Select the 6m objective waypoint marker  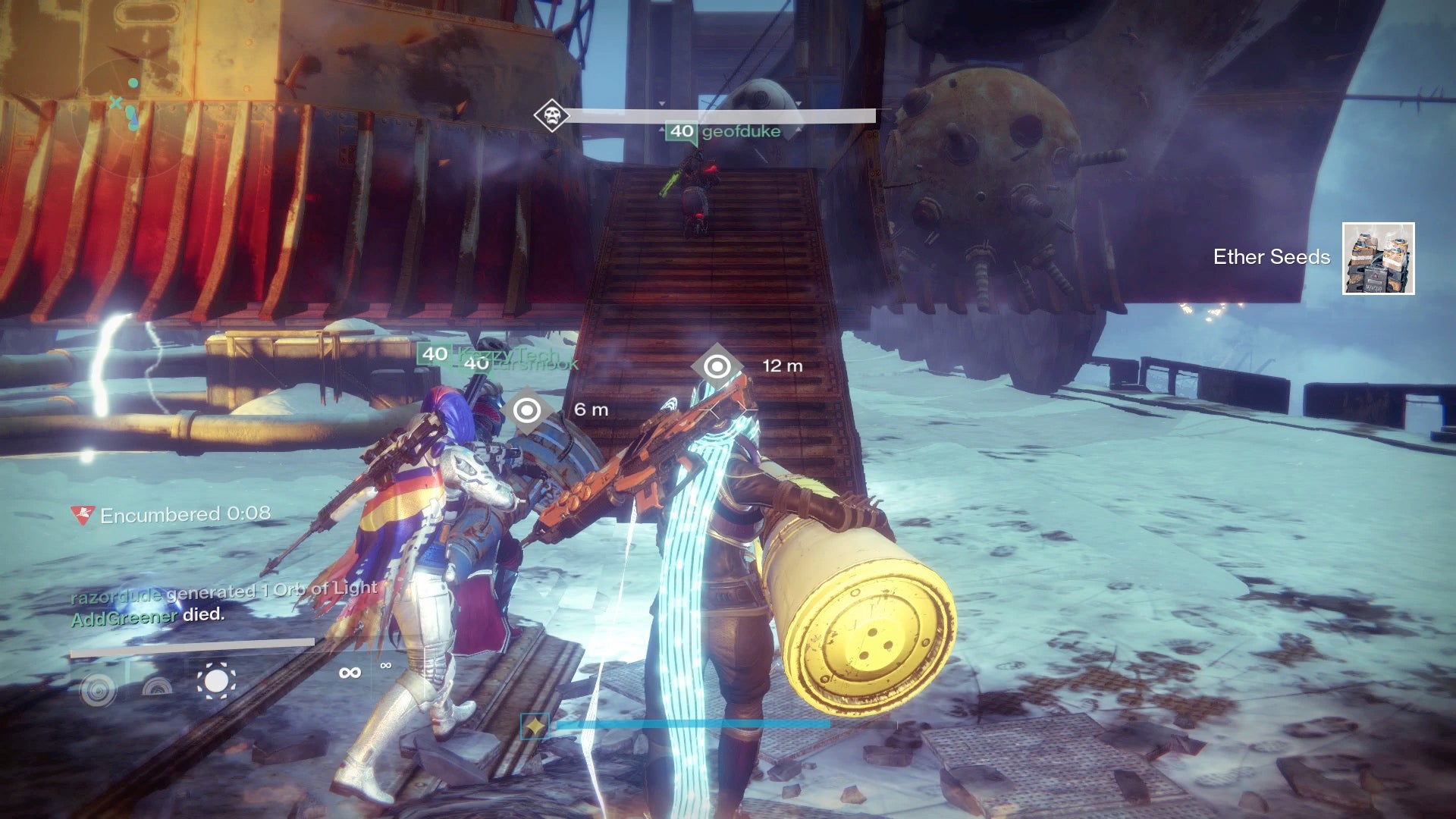526,410
